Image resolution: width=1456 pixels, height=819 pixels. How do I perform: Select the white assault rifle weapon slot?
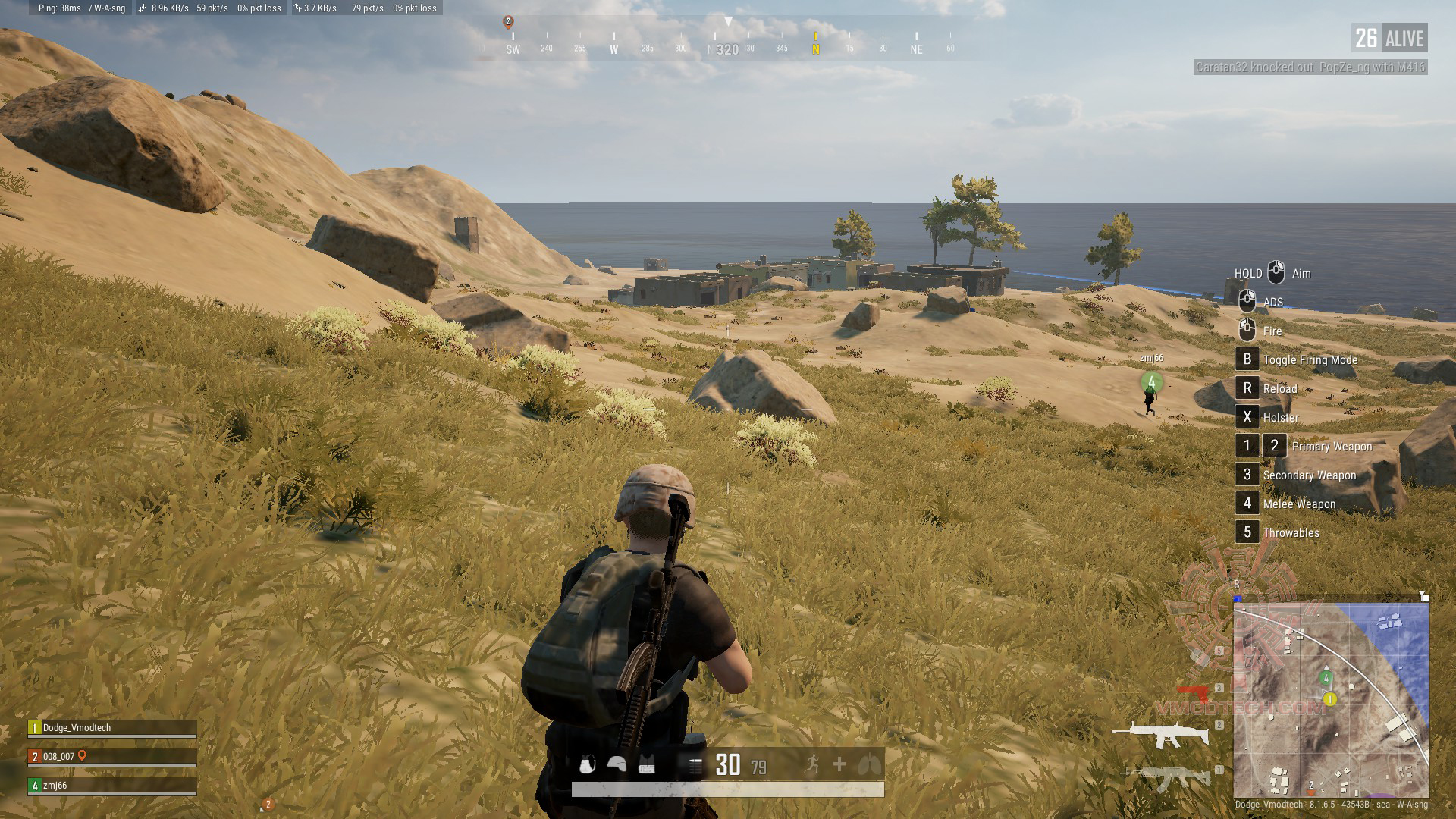(x=1161, y=733)
